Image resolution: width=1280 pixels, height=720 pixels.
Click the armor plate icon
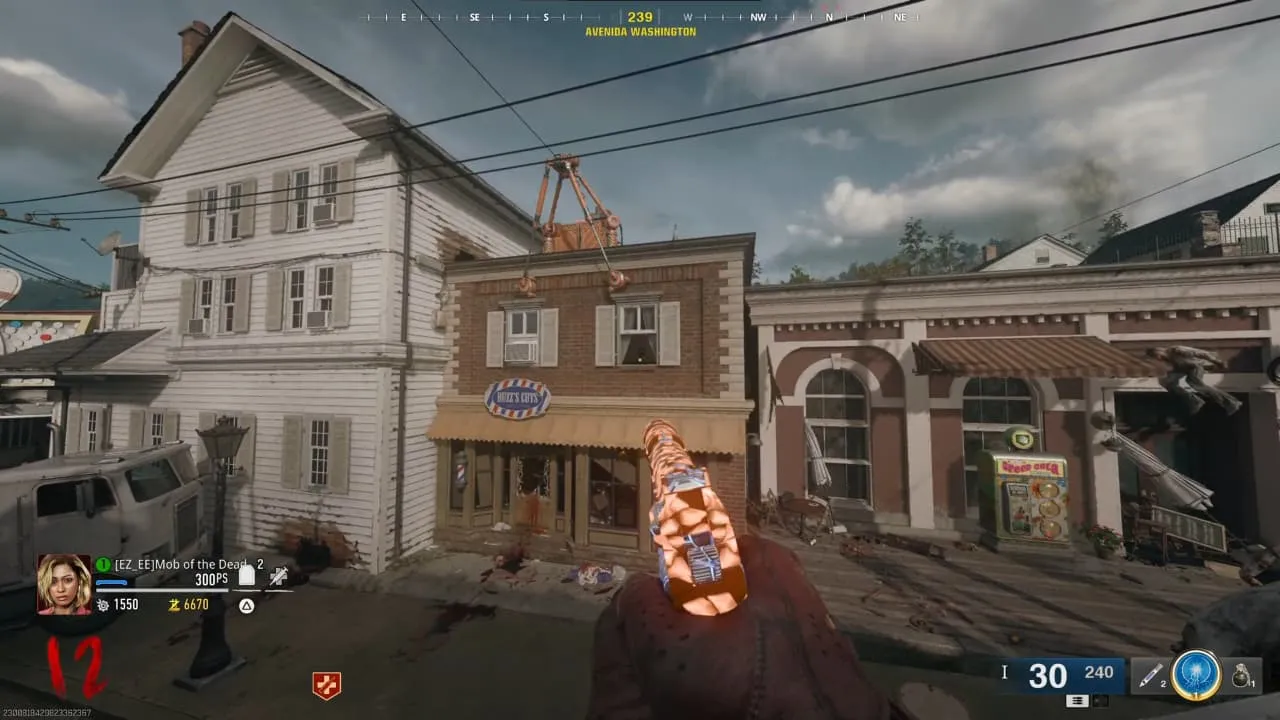coord(247,575)
